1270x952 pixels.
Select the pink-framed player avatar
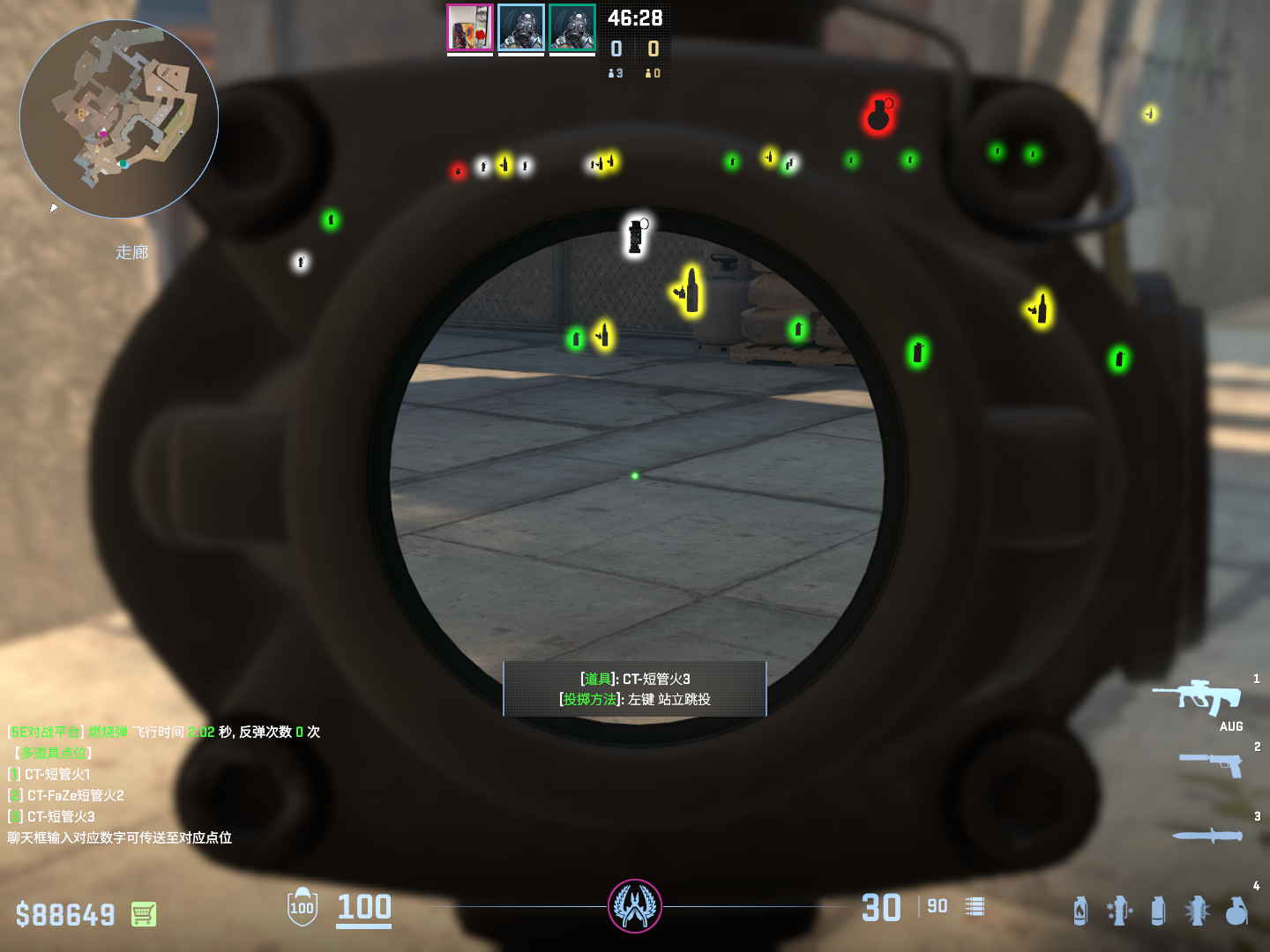tap(470, 28)
